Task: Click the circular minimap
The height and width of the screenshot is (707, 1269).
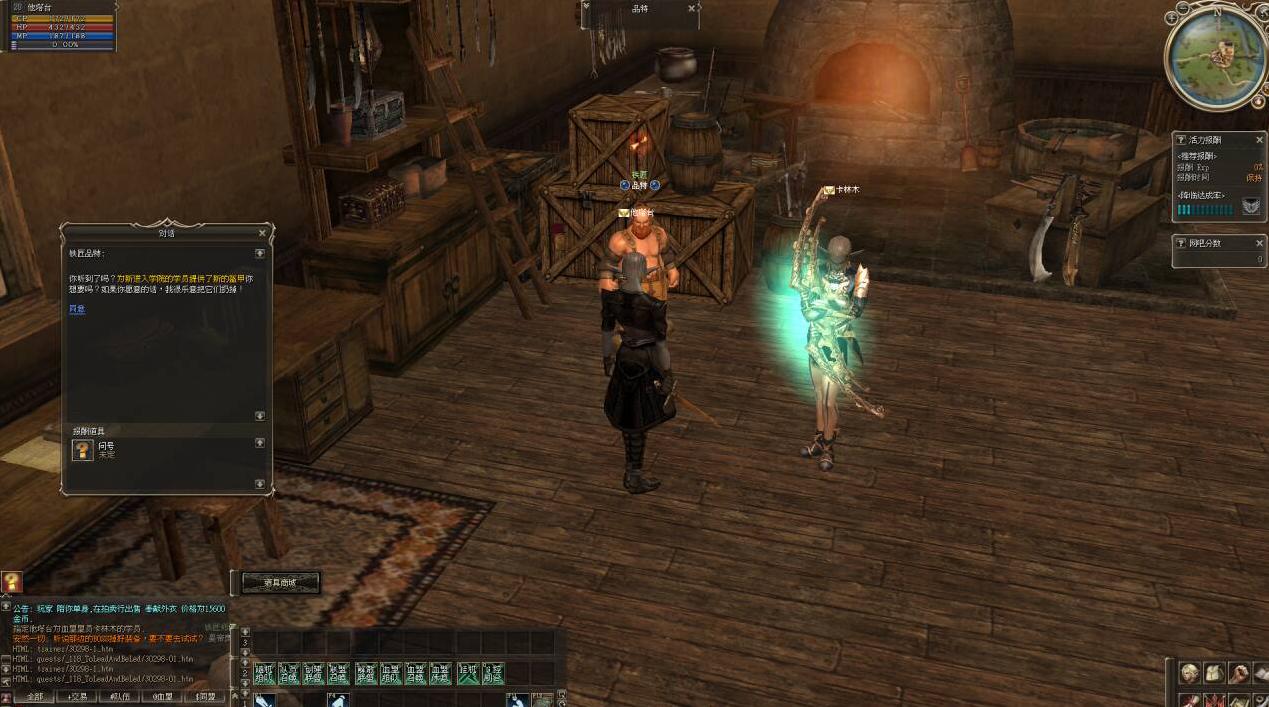Action: pyautogui.click(x=1216, y=58)
